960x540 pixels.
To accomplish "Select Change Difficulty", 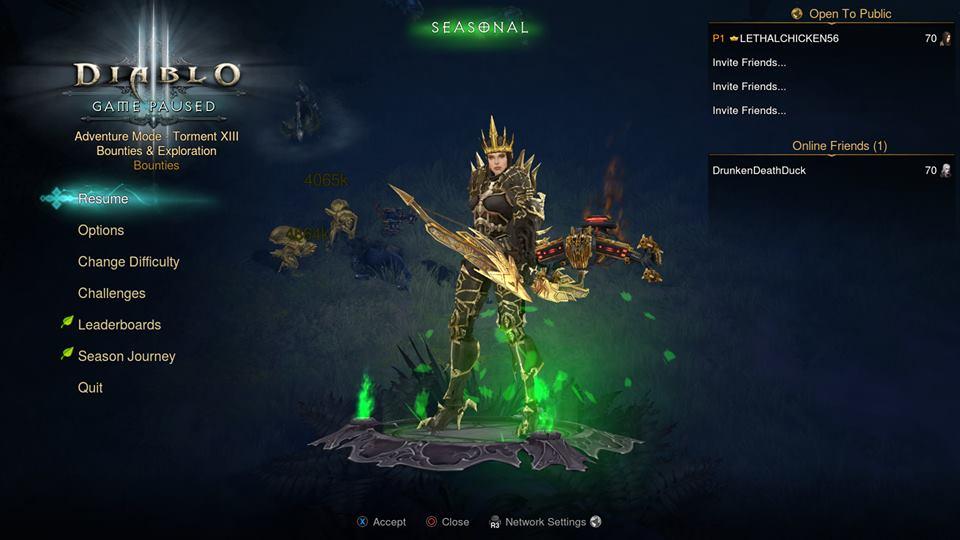I will coord(128,262).
